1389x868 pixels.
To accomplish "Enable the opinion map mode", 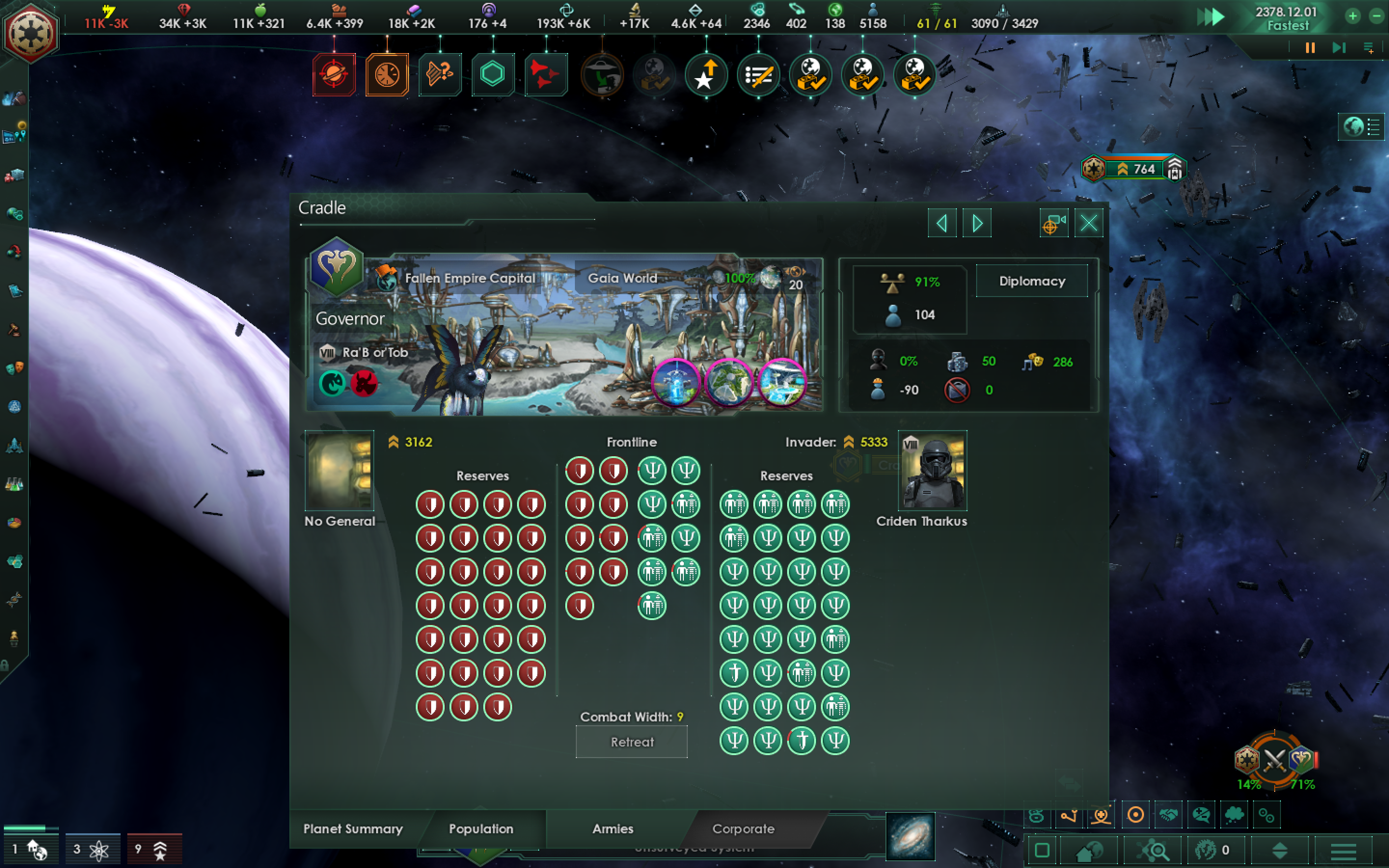I will click(1201, 815).
